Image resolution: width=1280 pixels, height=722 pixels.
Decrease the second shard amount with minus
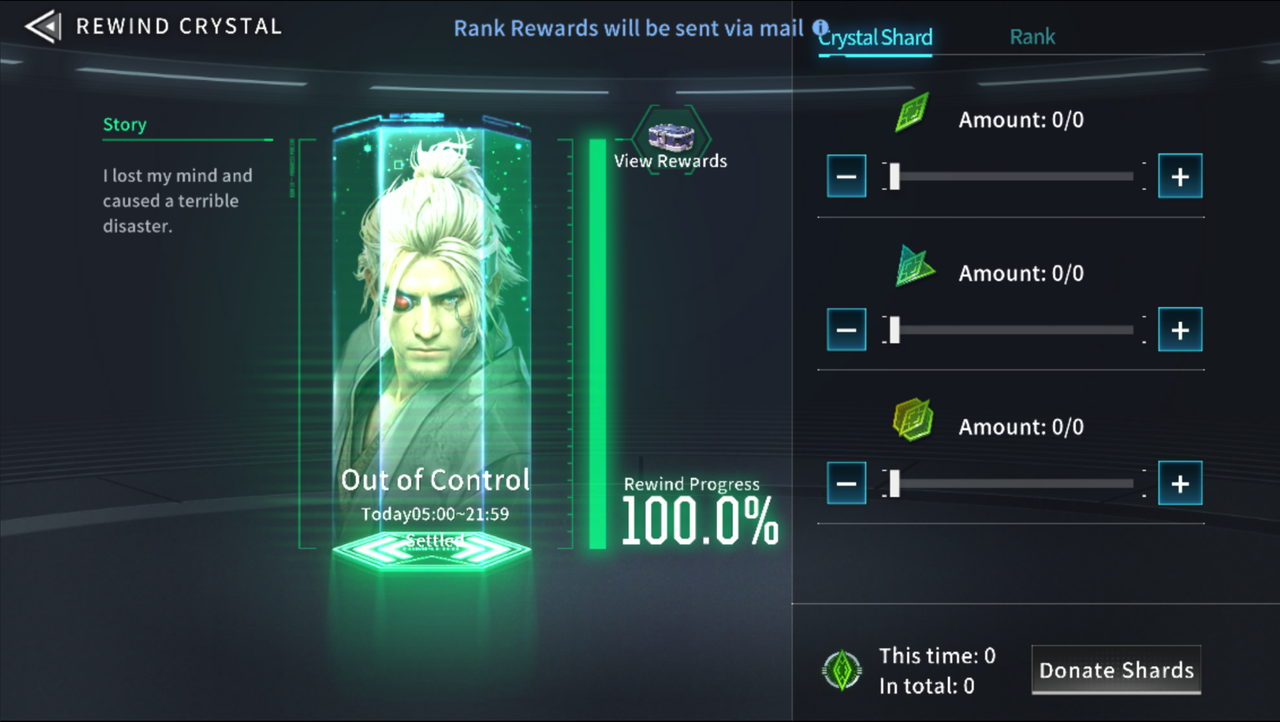point(846,330)
